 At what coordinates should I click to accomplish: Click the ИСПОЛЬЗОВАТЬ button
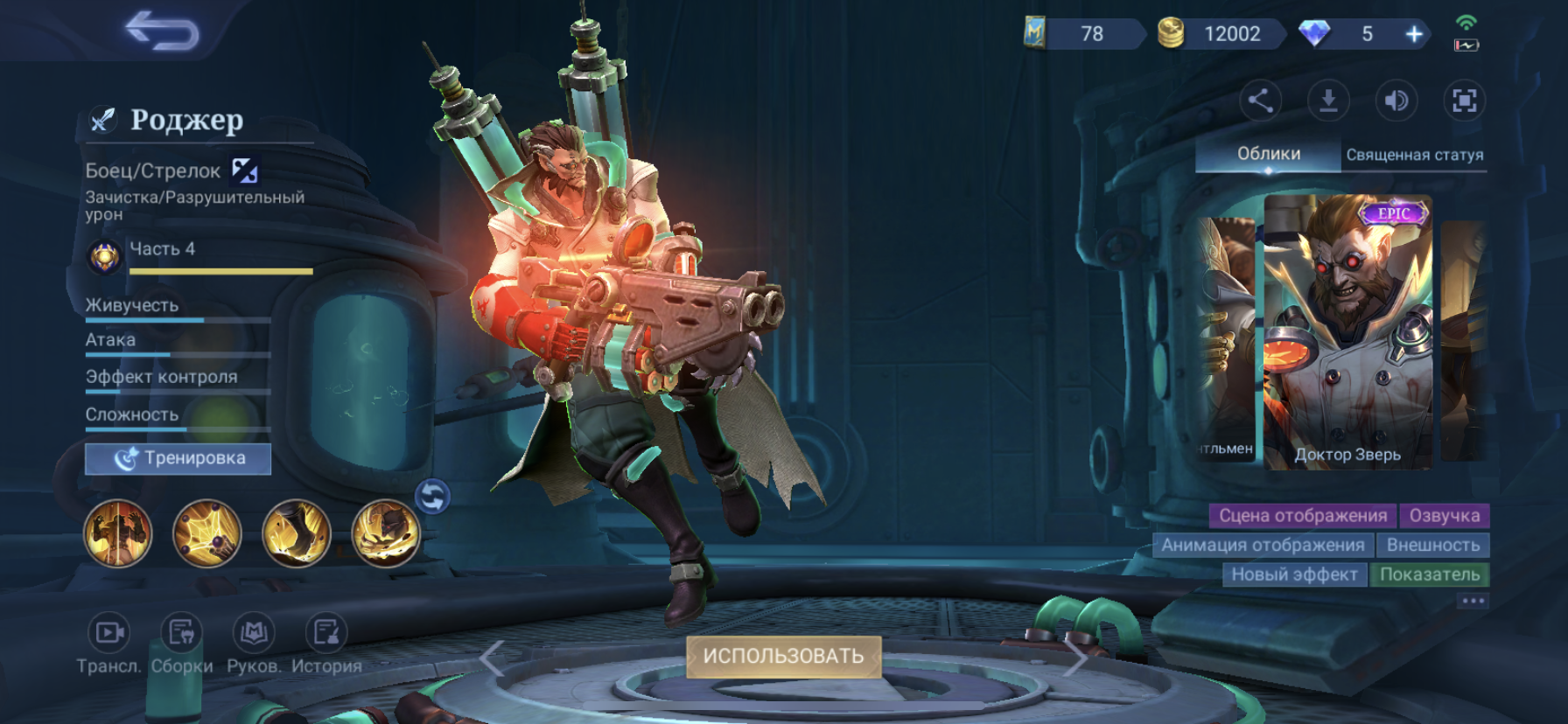(x=783, y=656)
